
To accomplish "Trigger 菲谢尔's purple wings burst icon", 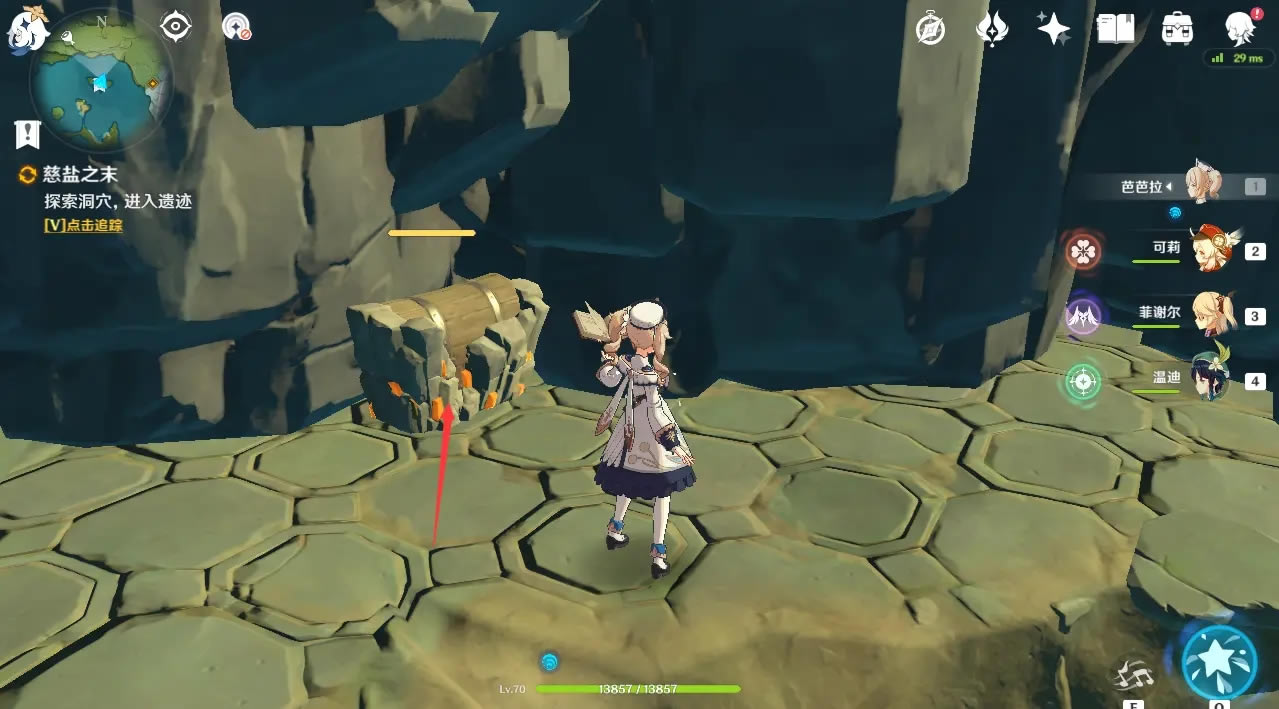I will pyautogui.click(x=1083, y=317).
